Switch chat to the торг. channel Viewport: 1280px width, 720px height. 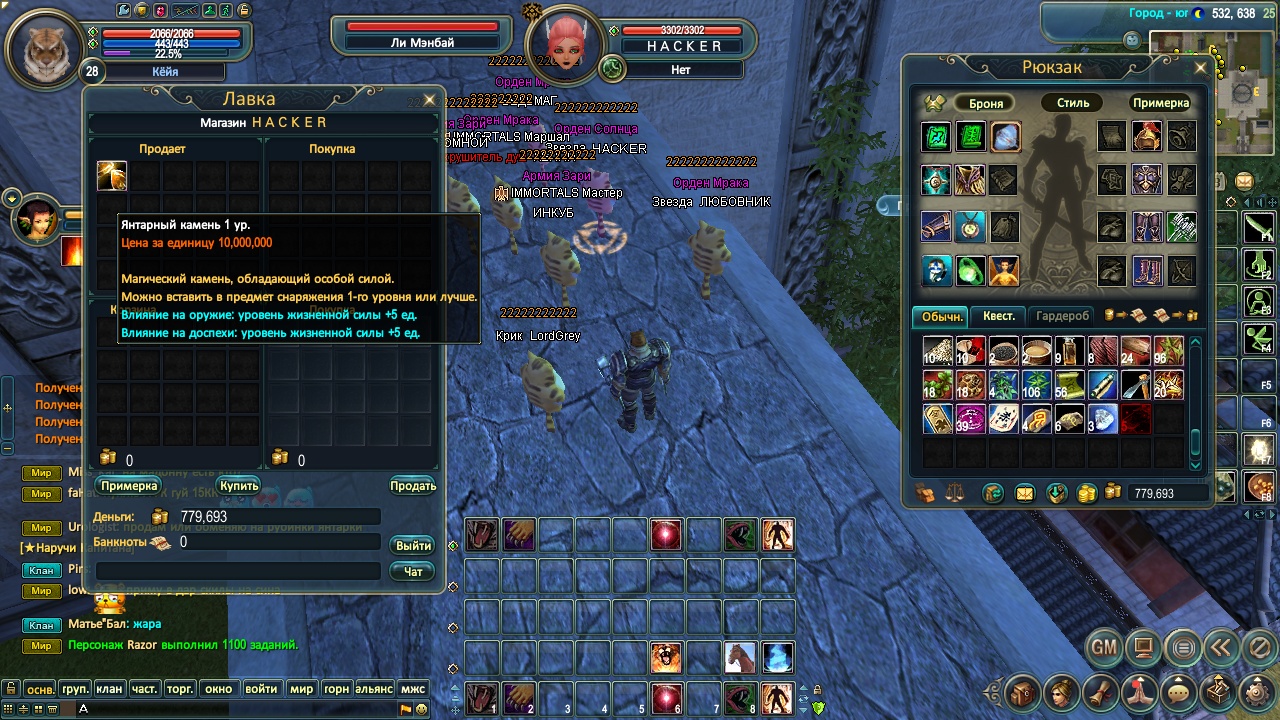click(x=180, y=689)
